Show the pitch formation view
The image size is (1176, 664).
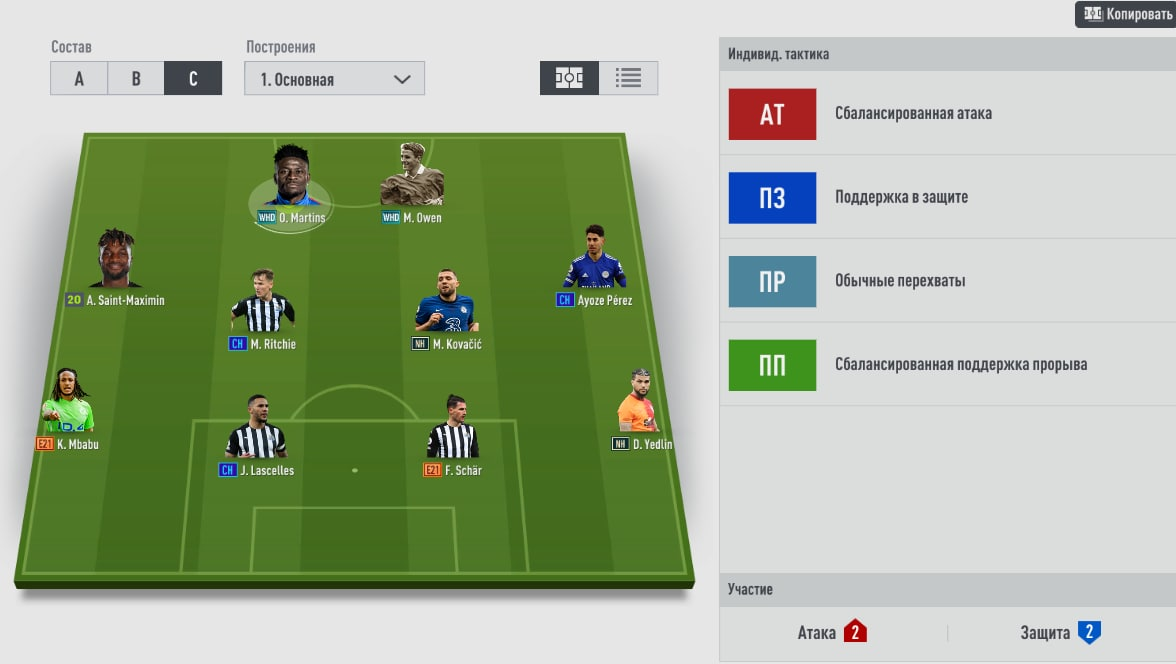click(x=569, y=78)
